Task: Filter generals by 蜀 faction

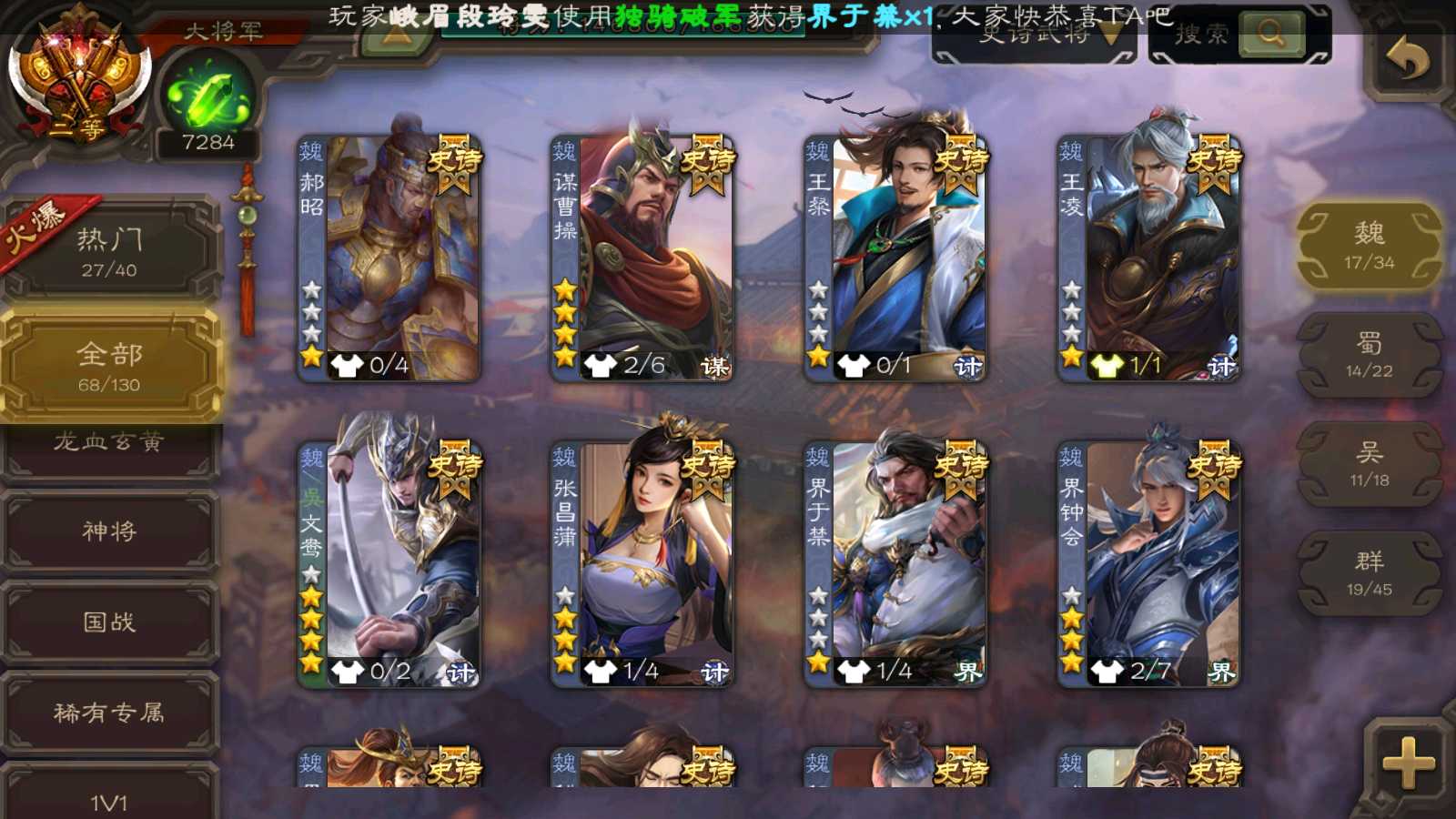Action: (1369, 355)
